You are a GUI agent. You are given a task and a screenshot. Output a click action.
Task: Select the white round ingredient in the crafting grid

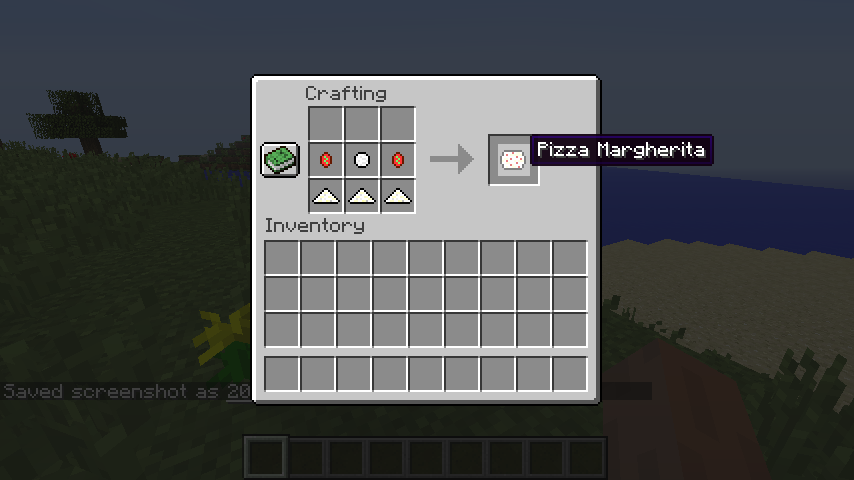point(362,160)
